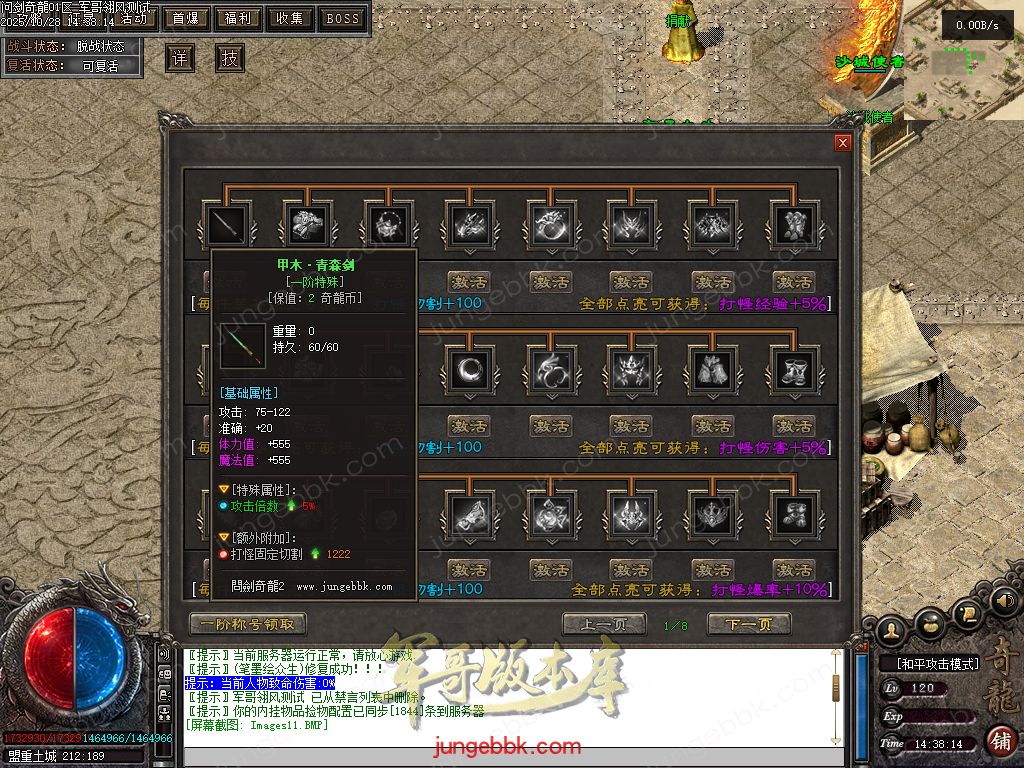Claim the 一阶称号领取 title reward
The width and height of the screenshot is (1024, 768).
coord(247,624)
